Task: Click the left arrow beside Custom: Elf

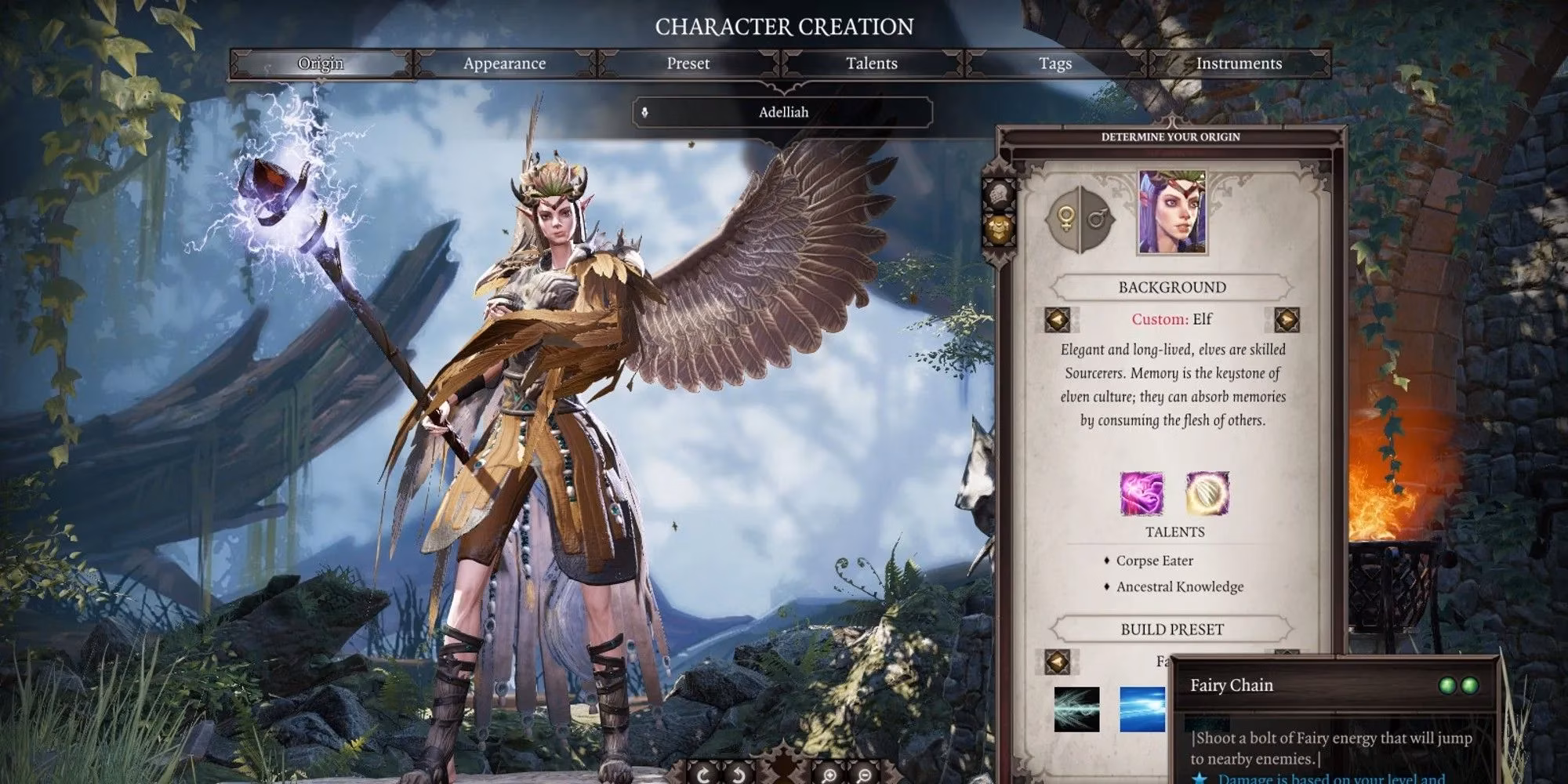Action: point(1056,319)
